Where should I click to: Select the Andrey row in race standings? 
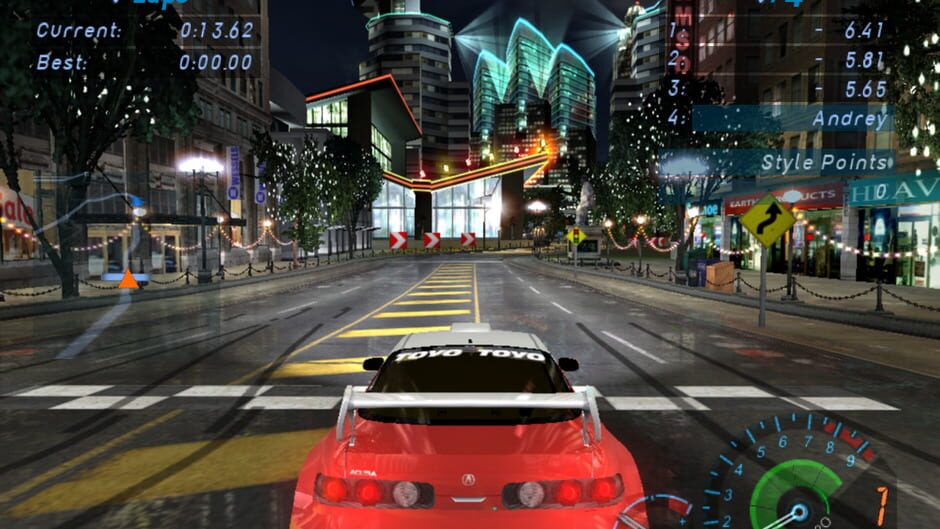pyautogui.click(x=790, y=119)
